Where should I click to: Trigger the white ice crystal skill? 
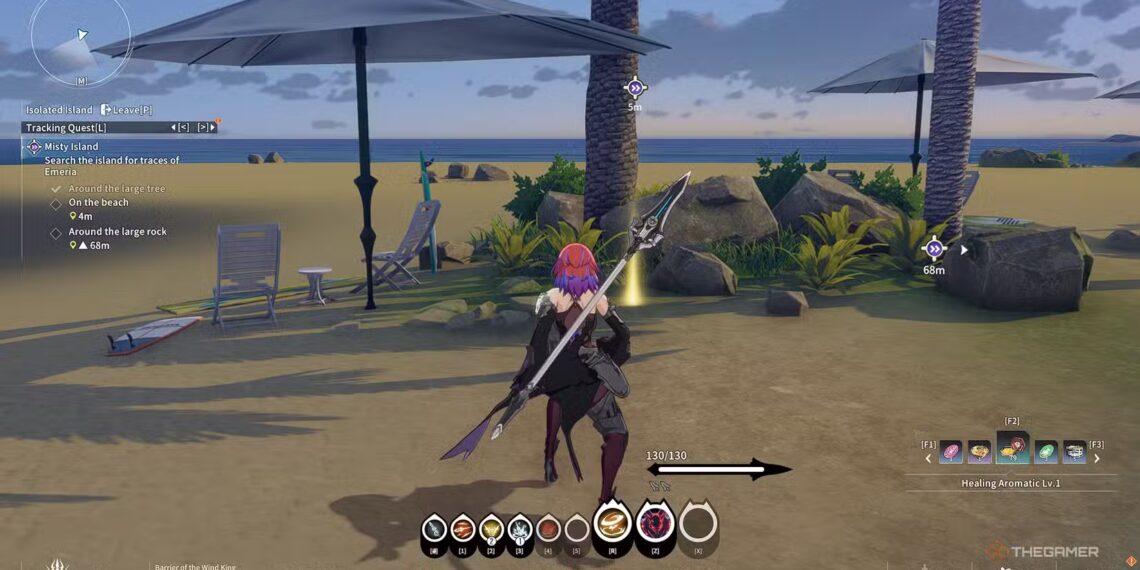click(x=519, y=528)
